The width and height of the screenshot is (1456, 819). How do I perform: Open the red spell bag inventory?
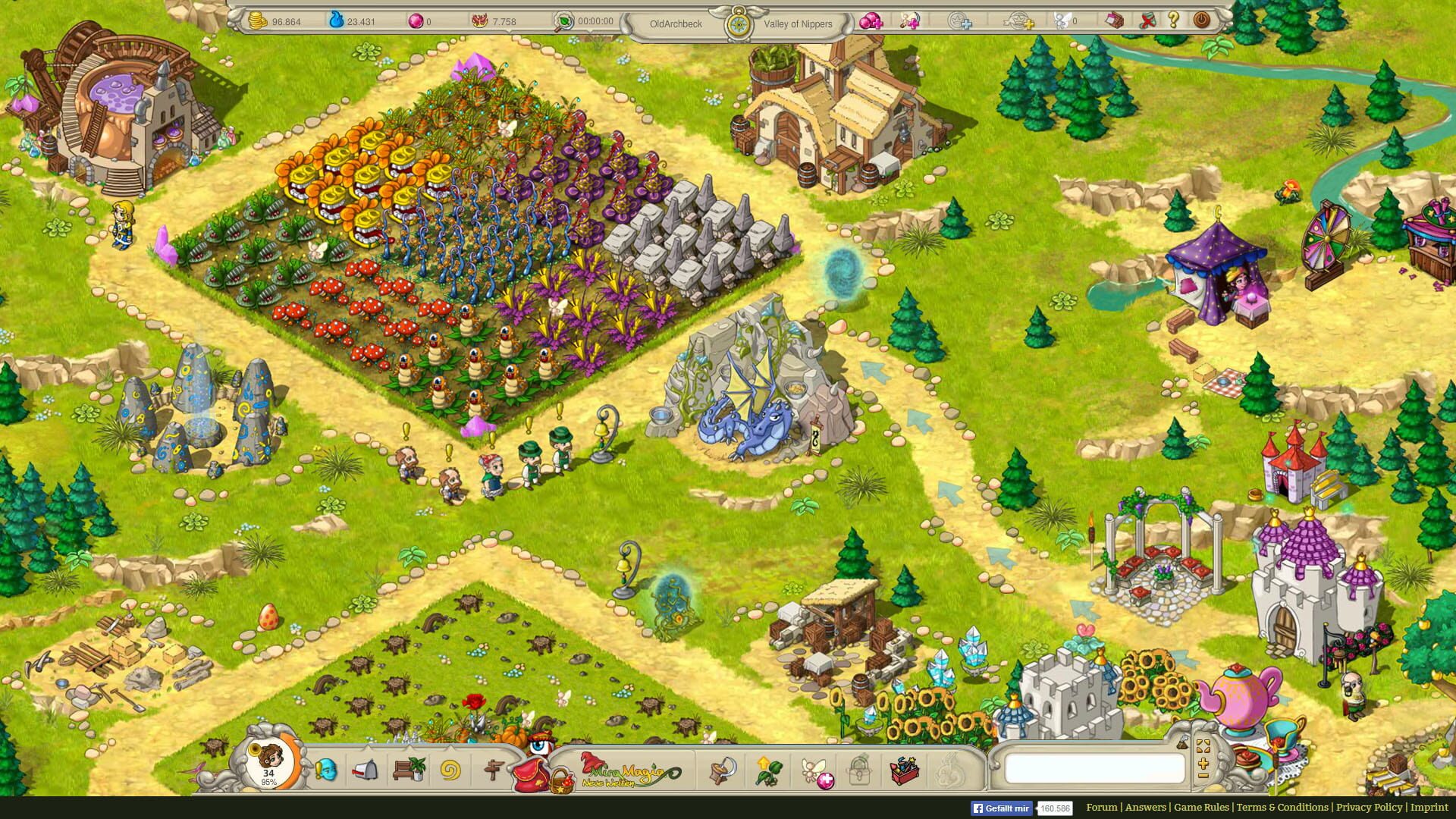pyautogui.click(x=531, y=775)
